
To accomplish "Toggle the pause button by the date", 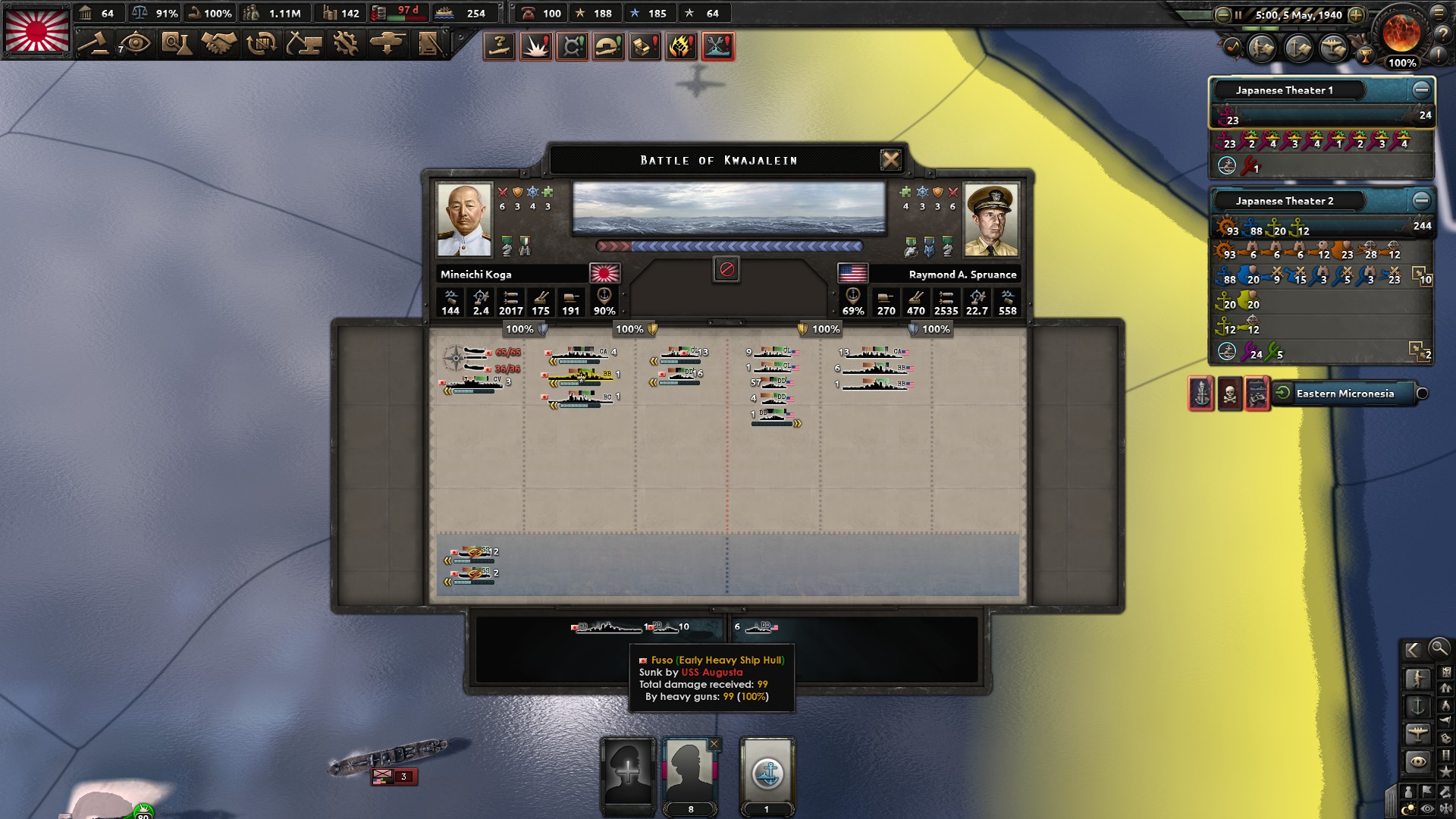I will (1238, 14).
